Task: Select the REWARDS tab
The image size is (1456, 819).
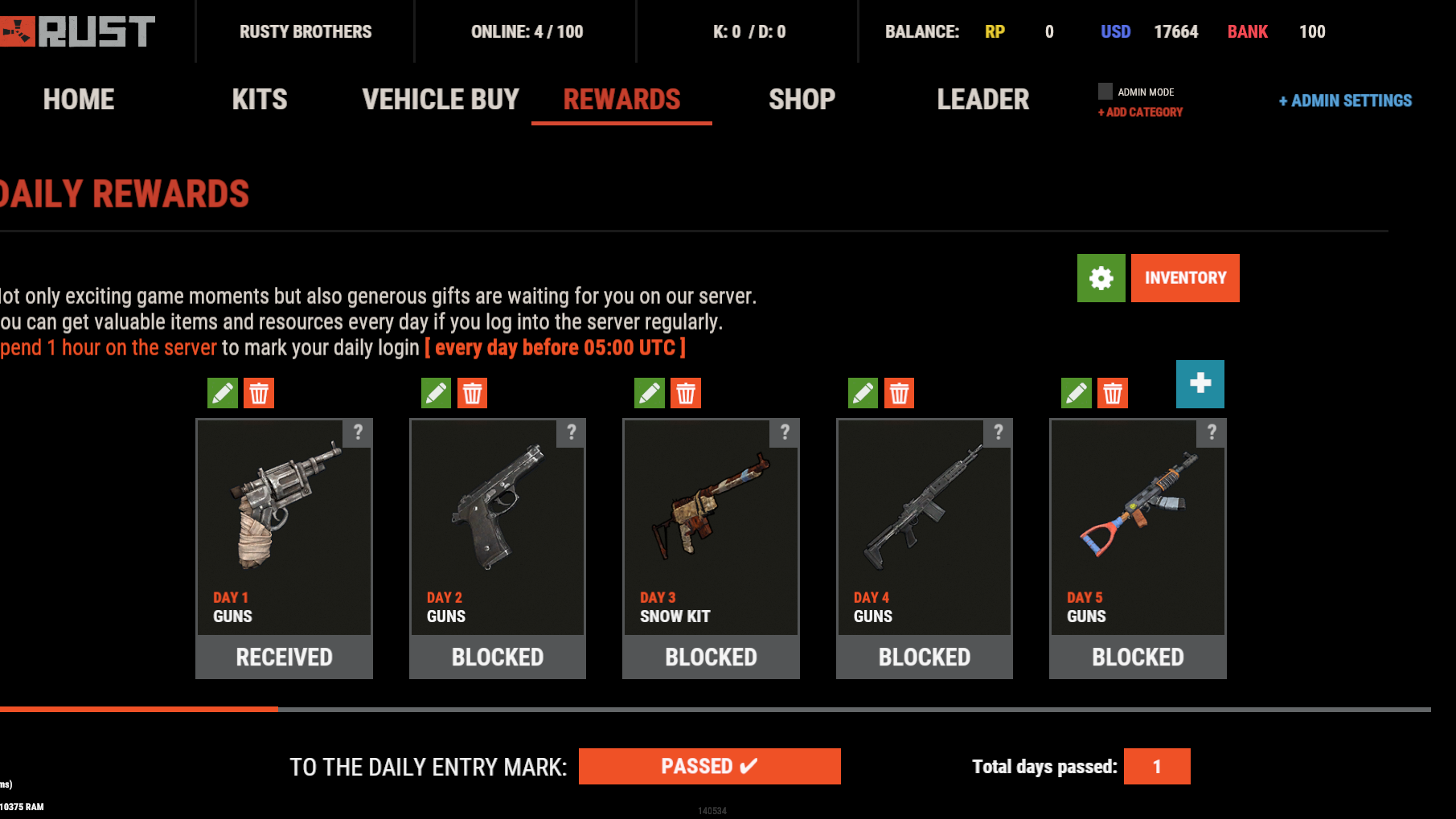Action: coord(621,100)
